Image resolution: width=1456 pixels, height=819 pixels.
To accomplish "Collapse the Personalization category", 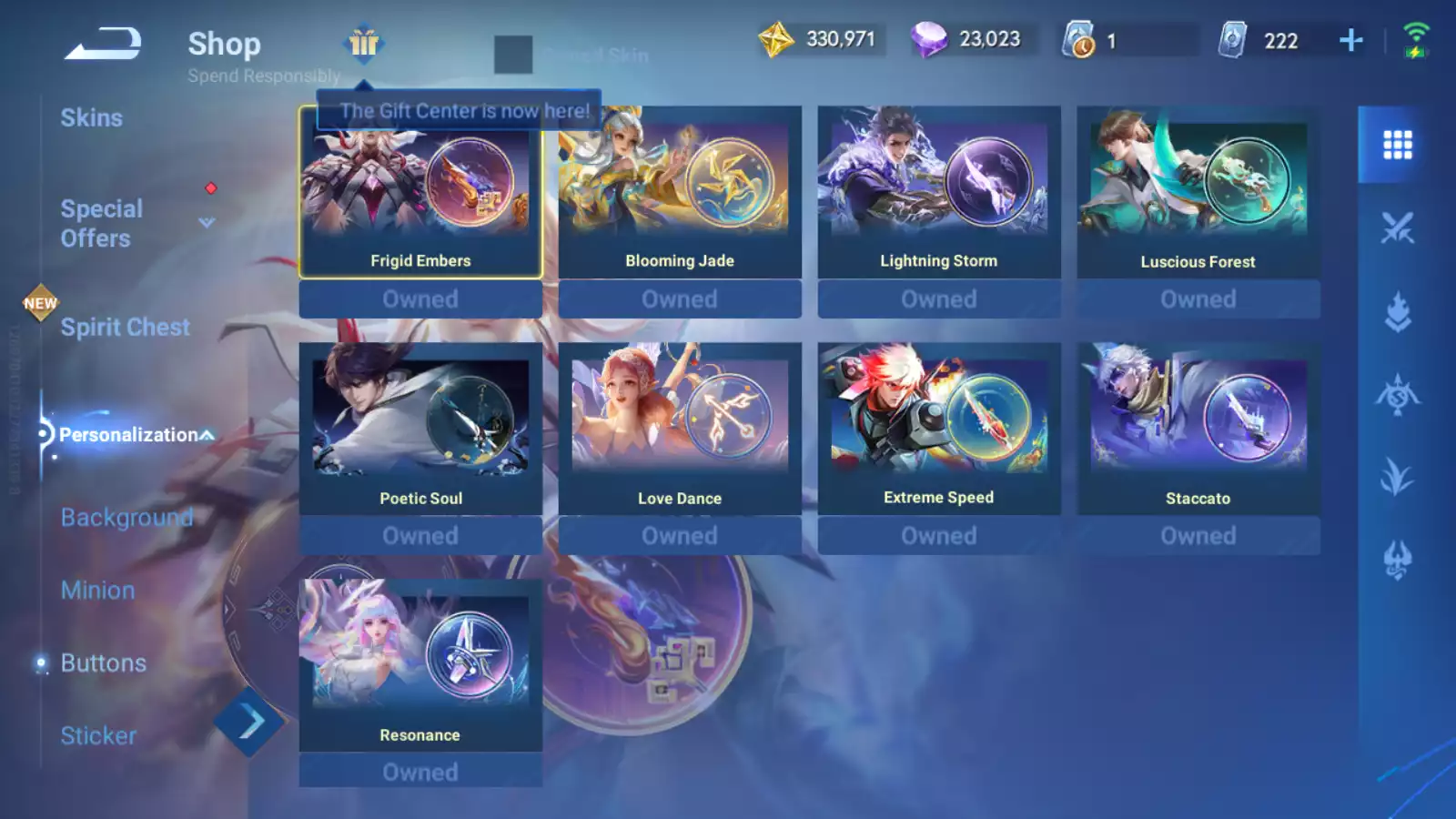I will pos(207,435).
